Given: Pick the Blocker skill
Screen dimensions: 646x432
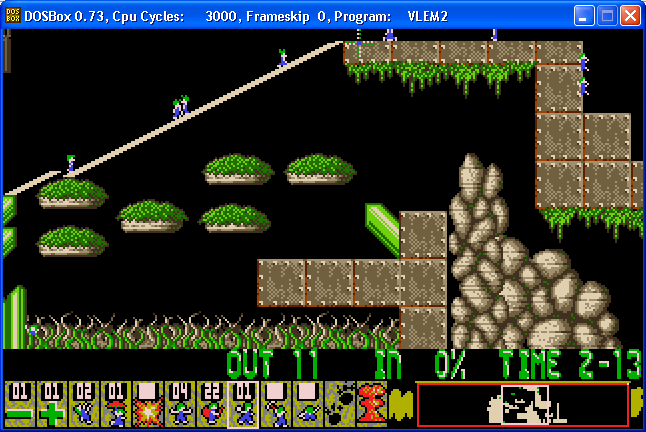Looking at the screenshot, I should click(177, 405).
